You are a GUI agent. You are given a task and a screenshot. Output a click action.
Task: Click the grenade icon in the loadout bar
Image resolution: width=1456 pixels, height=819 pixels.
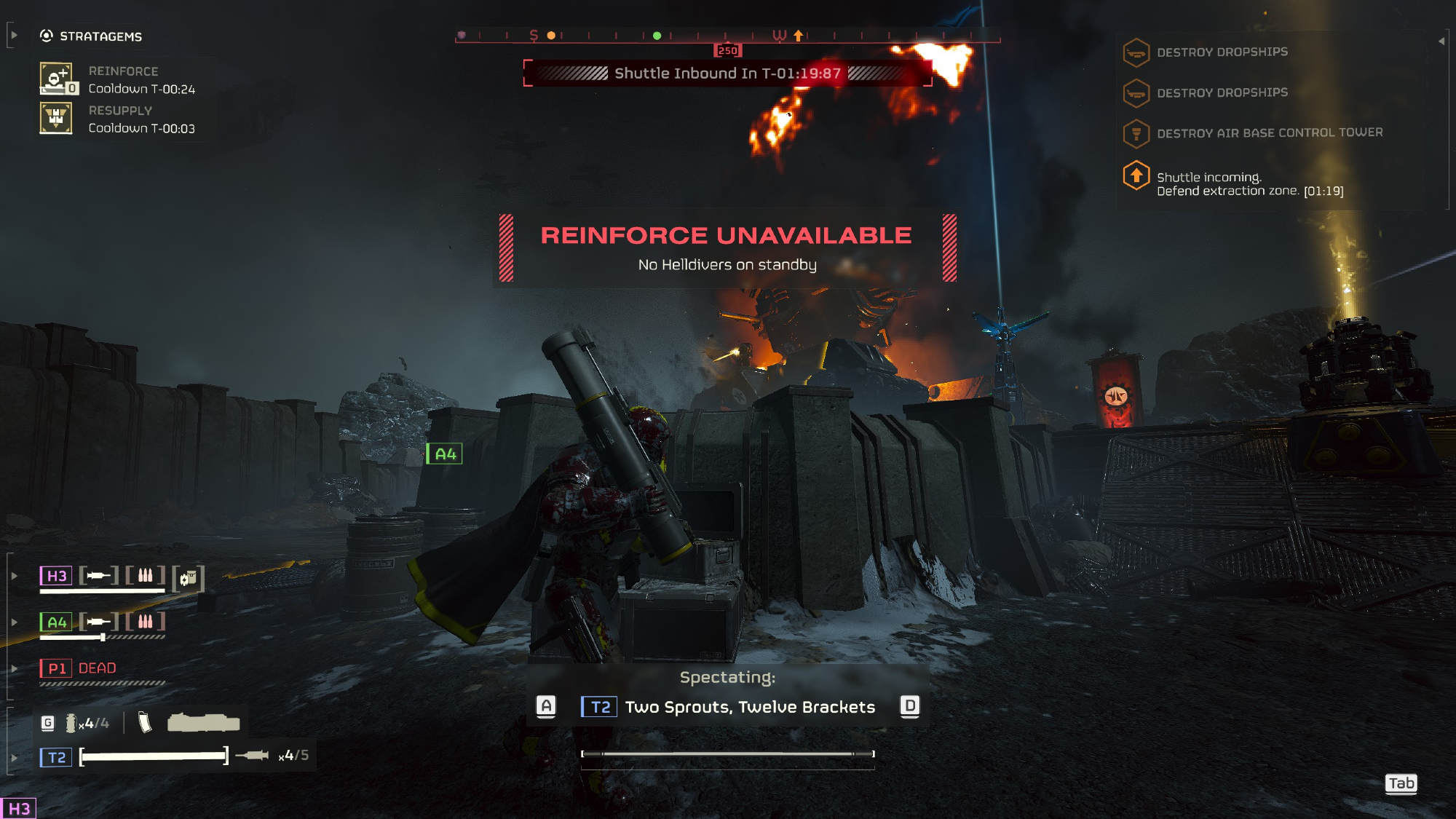[x=71, y=723]
